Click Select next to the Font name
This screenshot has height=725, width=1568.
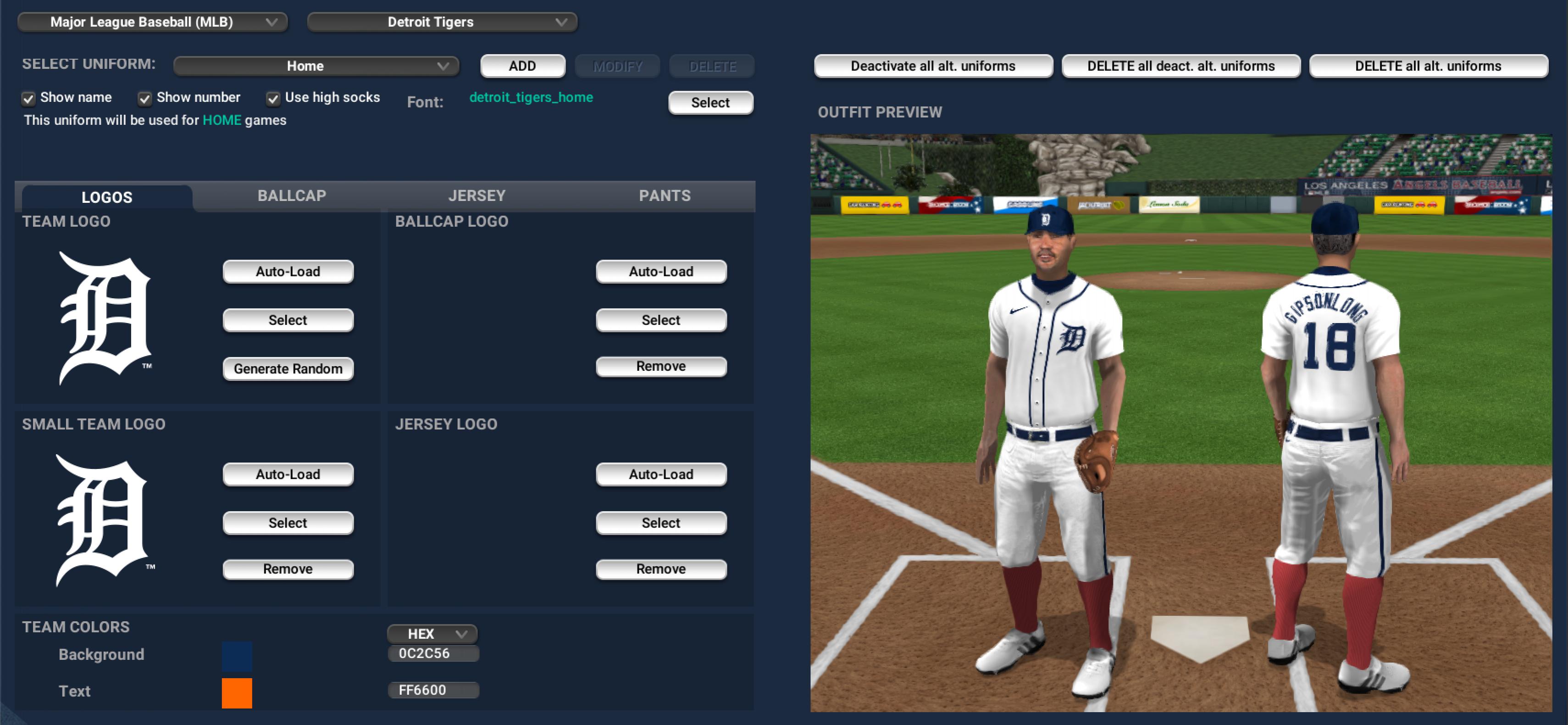(710, 102)
